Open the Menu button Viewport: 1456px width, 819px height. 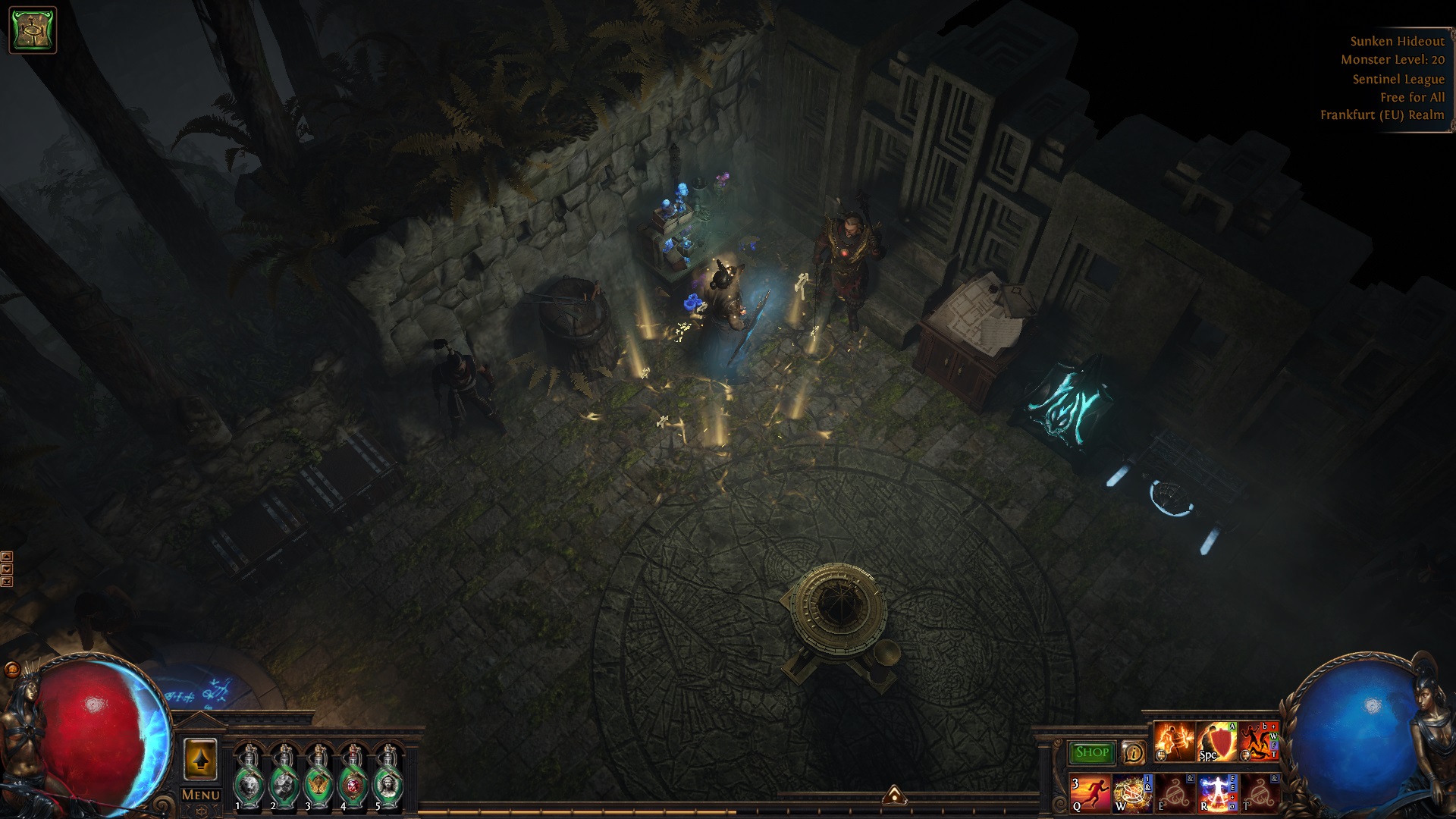point(200,795)
